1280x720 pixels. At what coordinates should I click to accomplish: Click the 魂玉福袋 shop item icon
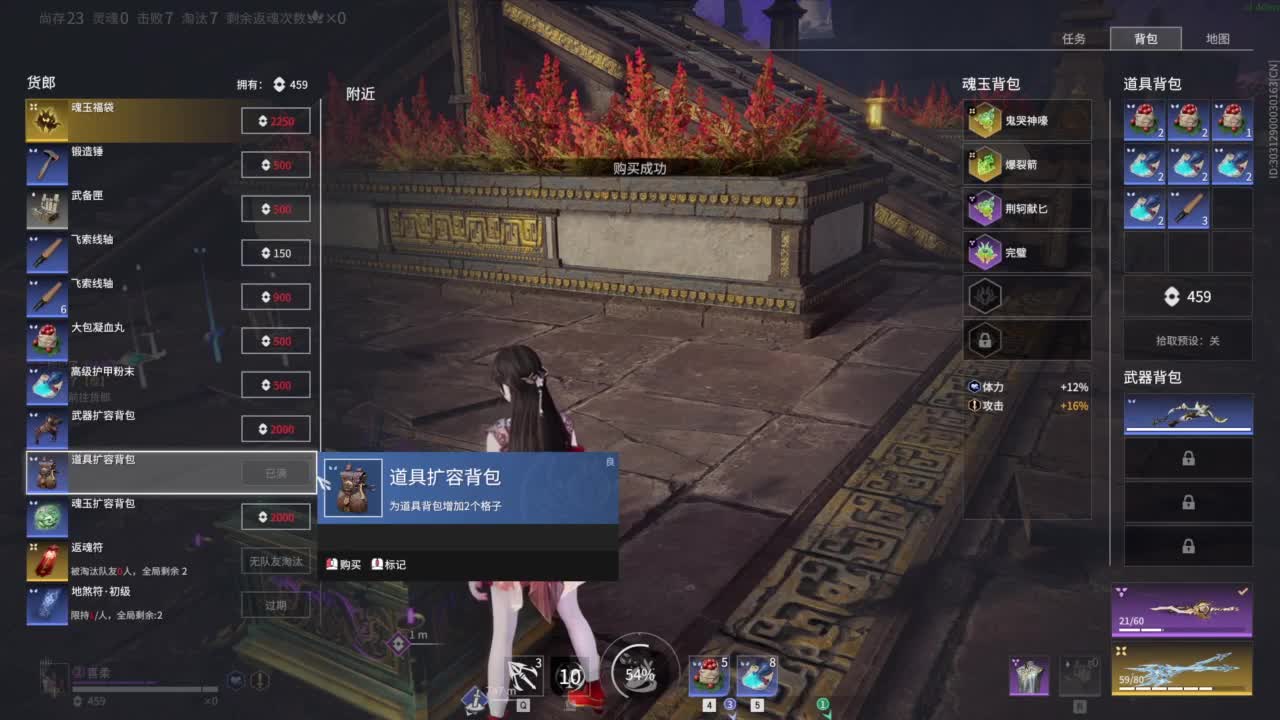47,120
